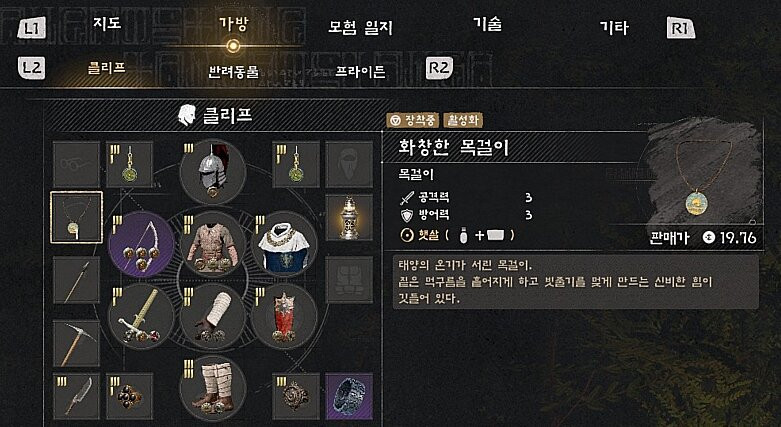The height and width of the screenshot is (427, 781).
Task: Select the chest armor slot
Action: coord(212,243)
